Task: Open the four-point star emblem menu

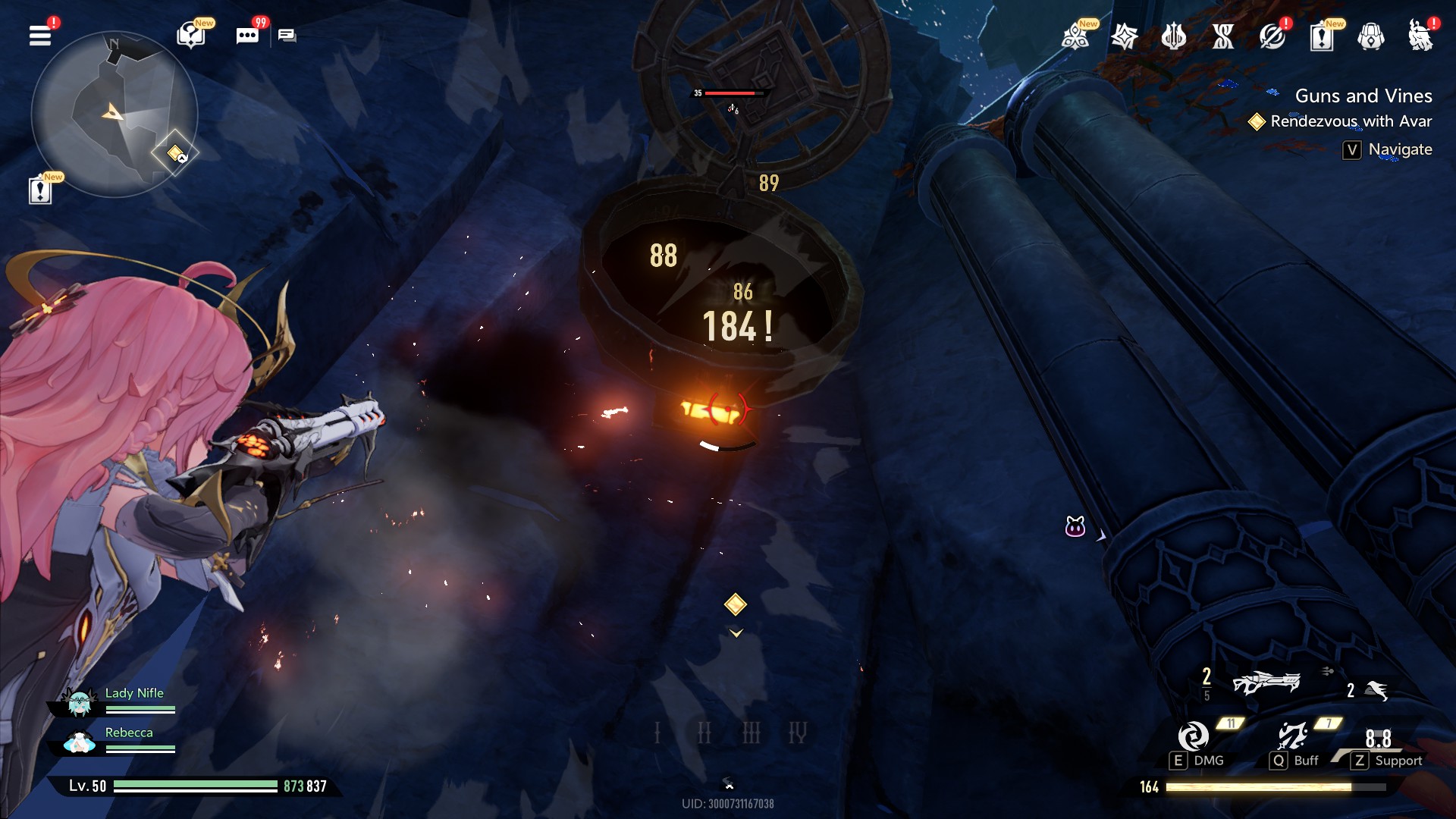Action: click(x=1124, y=36)
